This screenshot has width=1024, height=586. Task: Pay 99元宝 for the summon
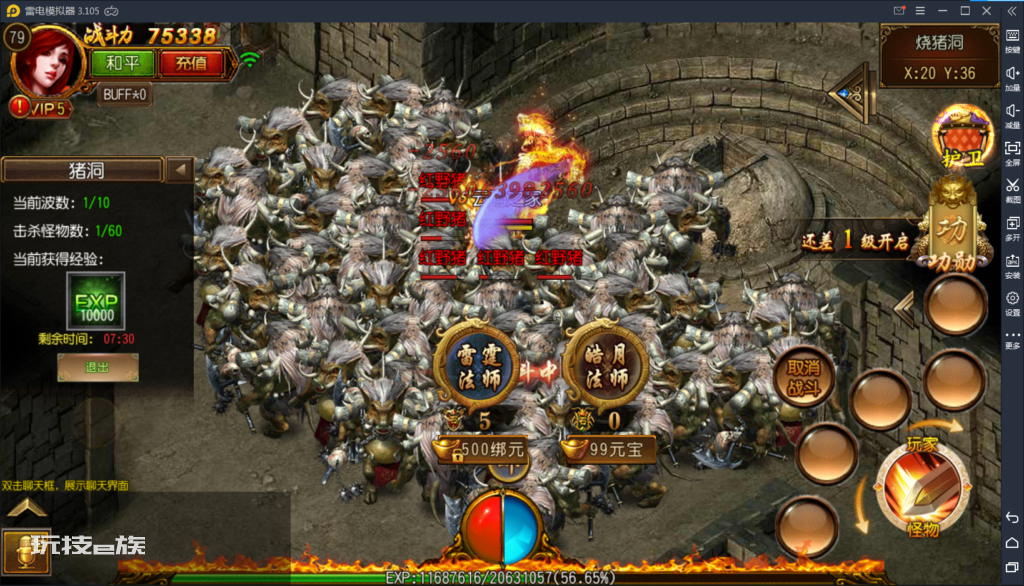click(609, 449)
